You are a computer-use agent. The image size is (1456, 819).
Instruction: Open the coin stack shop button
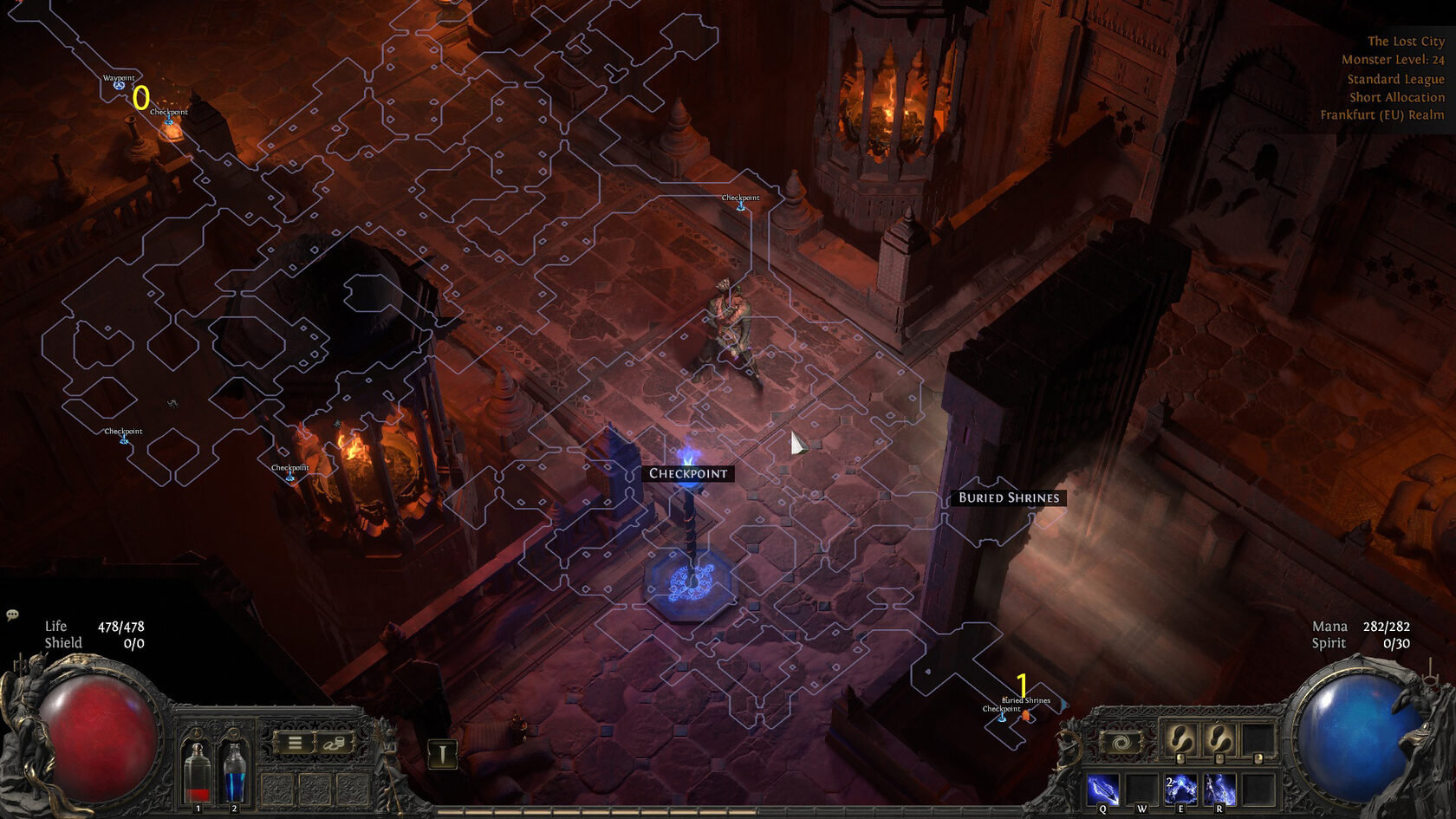[x=334, y=744]
